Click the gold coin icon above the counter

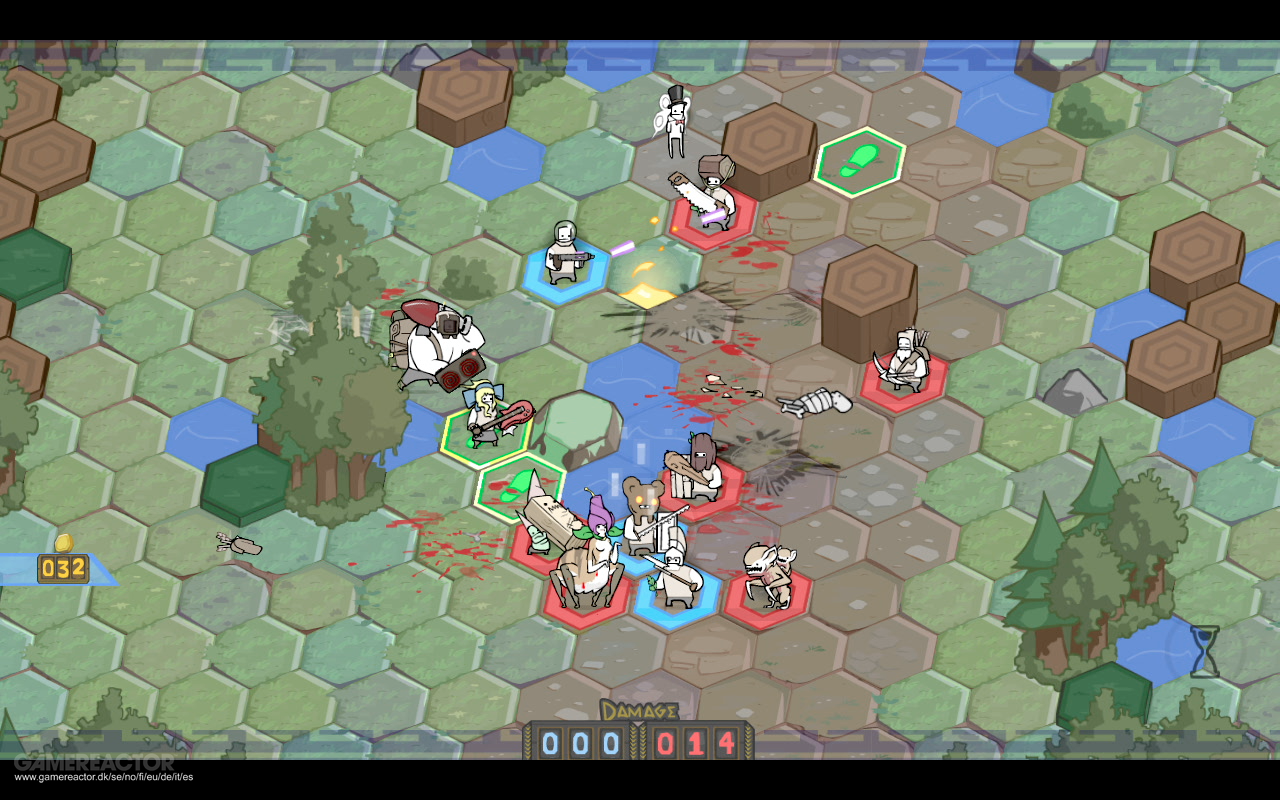[63, 544]
